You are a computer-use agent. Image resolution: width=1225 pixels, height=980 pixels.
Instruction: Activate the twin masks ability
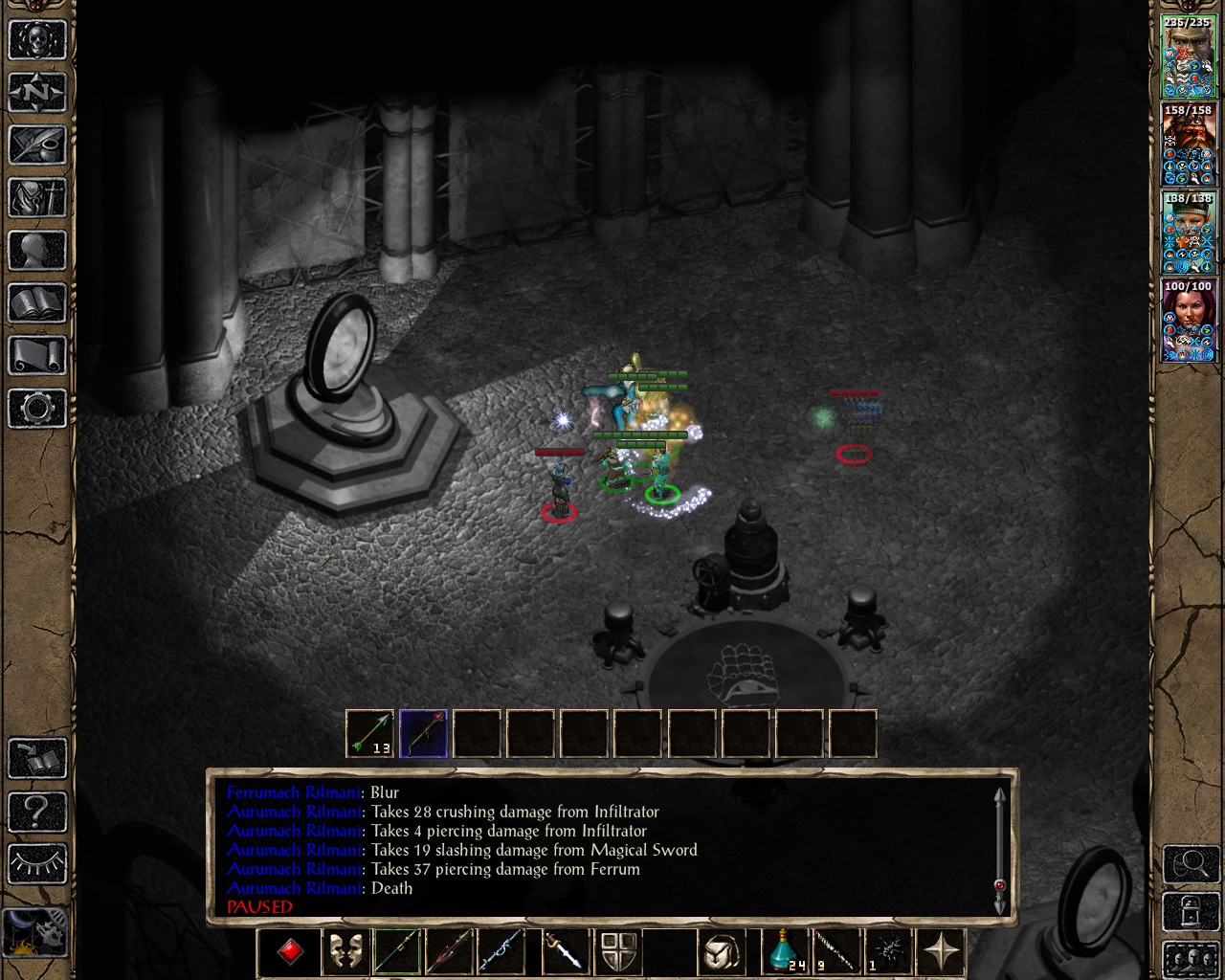[x=345, y=951]
